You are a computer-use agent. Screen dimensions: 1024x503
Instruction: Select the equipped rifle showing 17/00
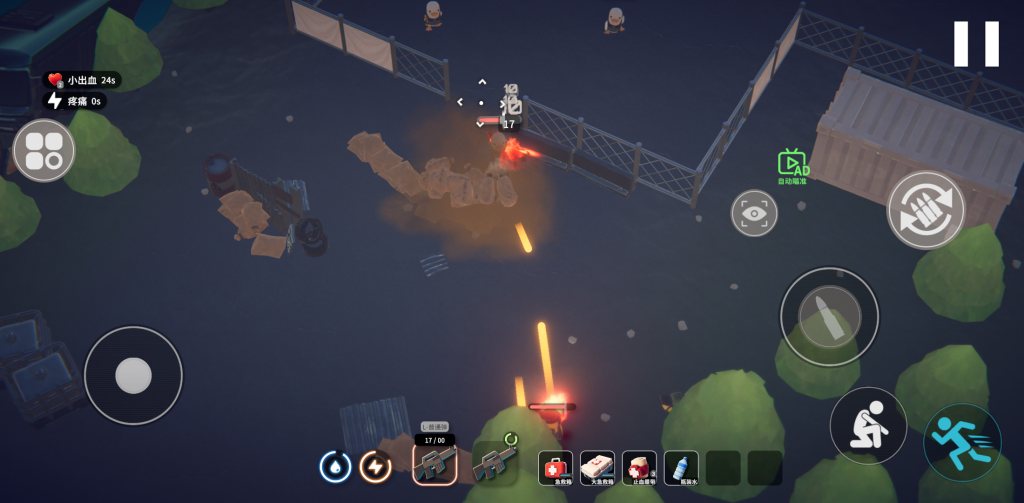pos(435,462)
